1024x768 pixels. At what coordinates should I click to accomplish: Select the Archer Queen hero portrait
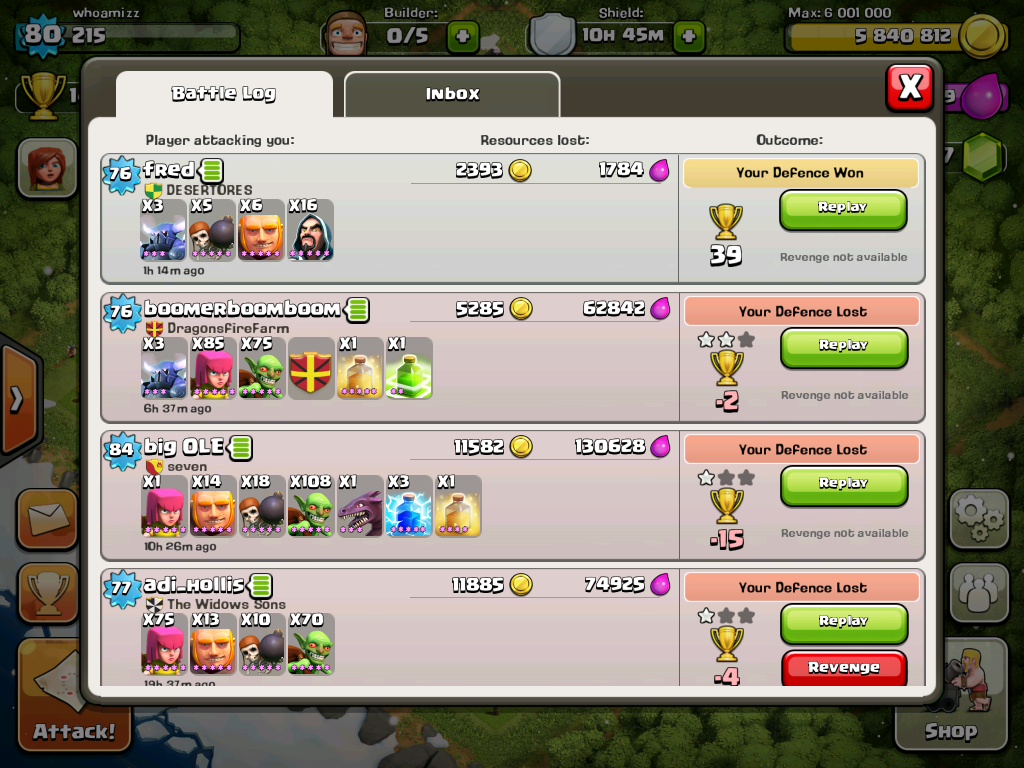(x=46, y=167)
